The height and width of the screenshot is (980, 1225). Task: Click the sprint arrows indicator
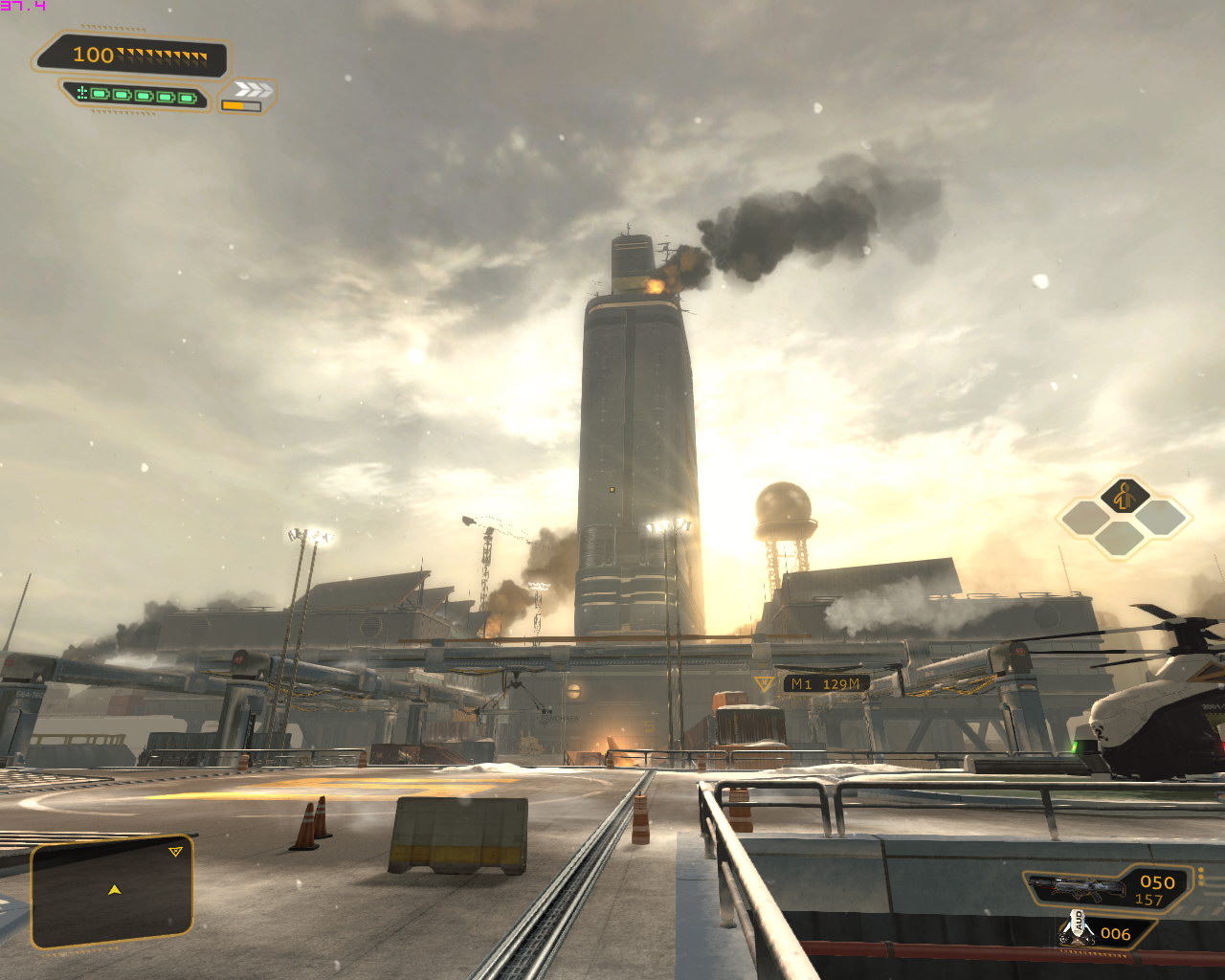(x=253, y=90)
